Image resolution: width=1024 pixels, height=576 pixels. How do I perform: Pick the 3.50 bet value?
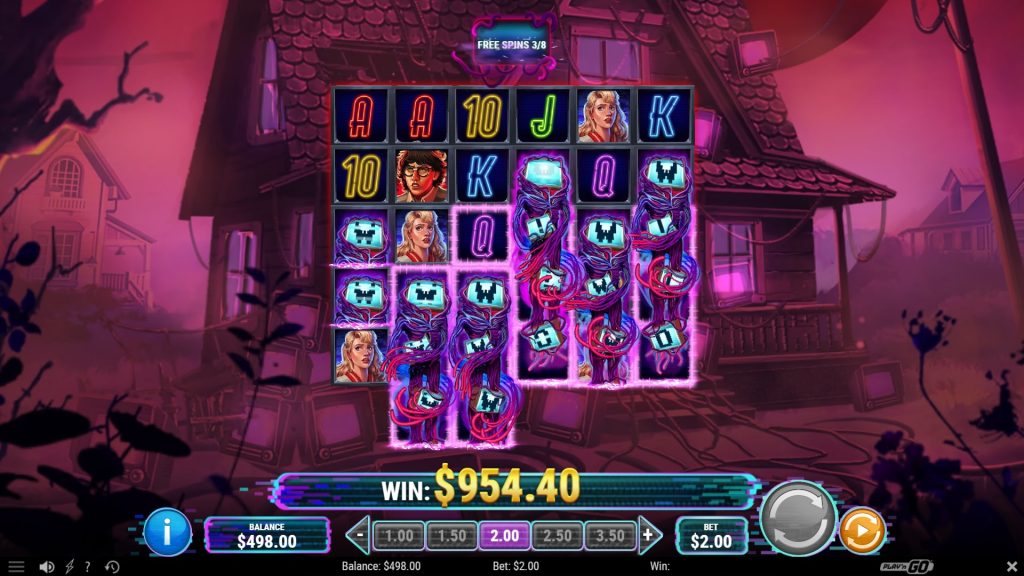tap(609, 536)
